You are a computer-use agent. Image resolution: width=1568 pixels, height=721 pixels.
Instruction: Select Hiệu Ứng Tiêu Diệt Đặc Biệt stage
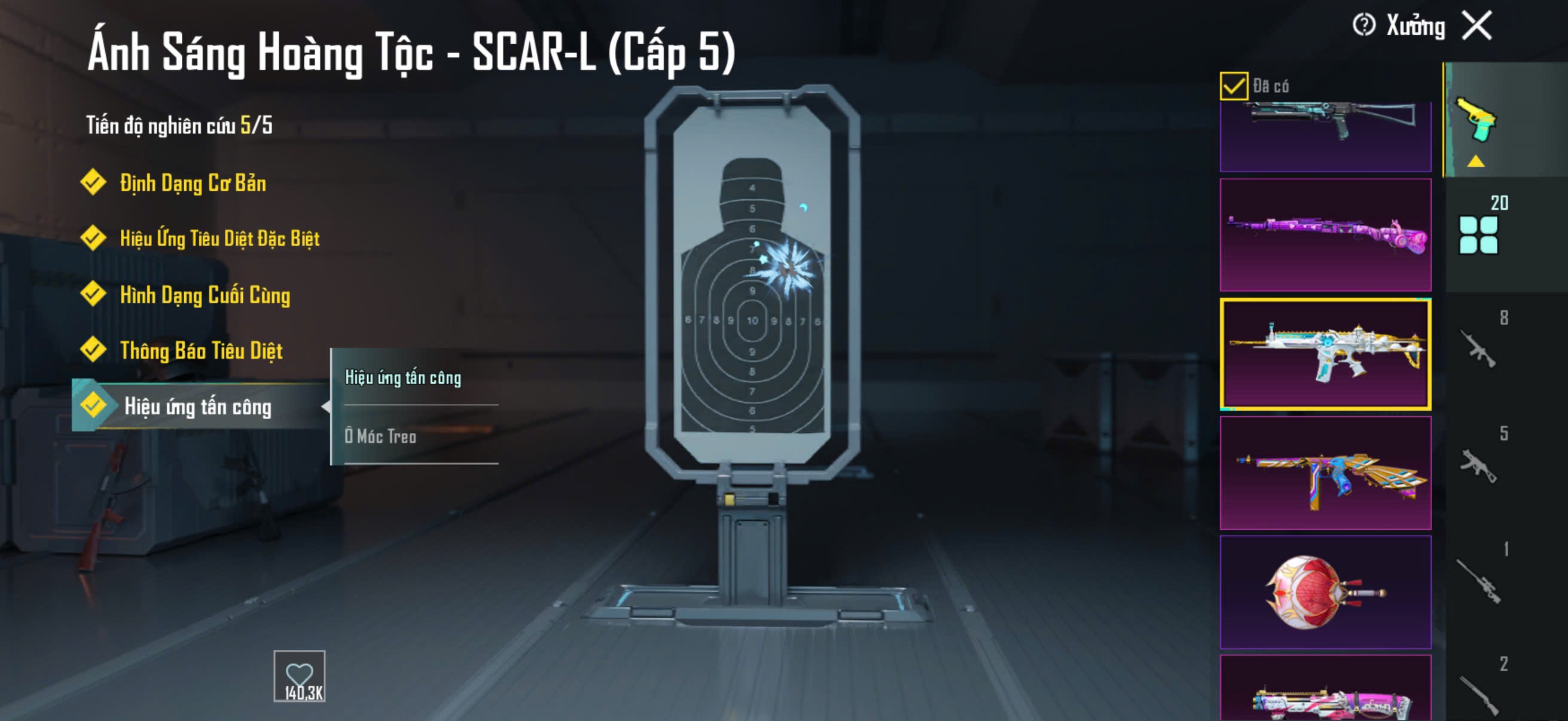coord(219,239)
